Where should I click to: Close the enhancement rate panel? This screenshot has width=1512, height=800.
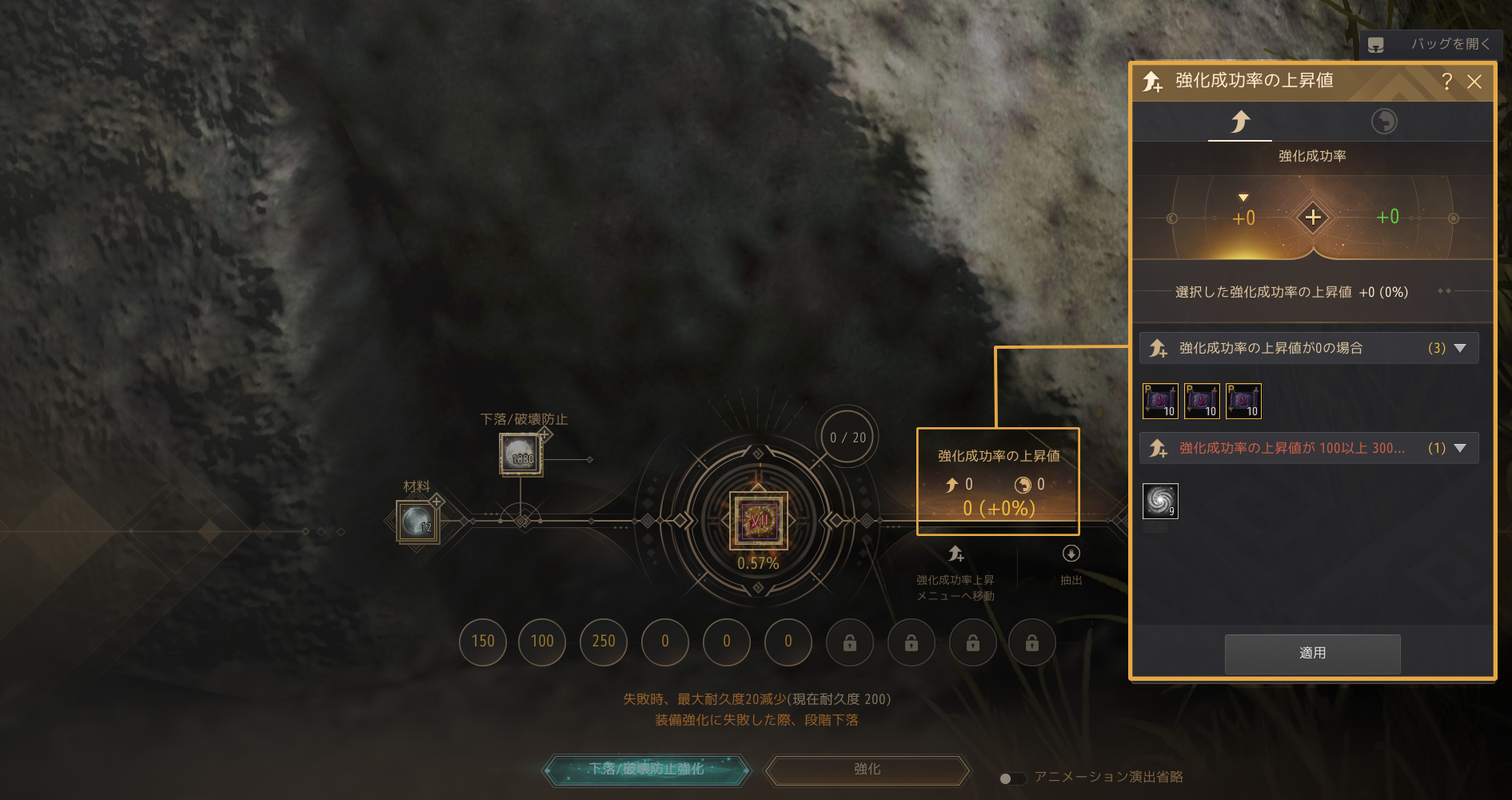click(1474, 82)
